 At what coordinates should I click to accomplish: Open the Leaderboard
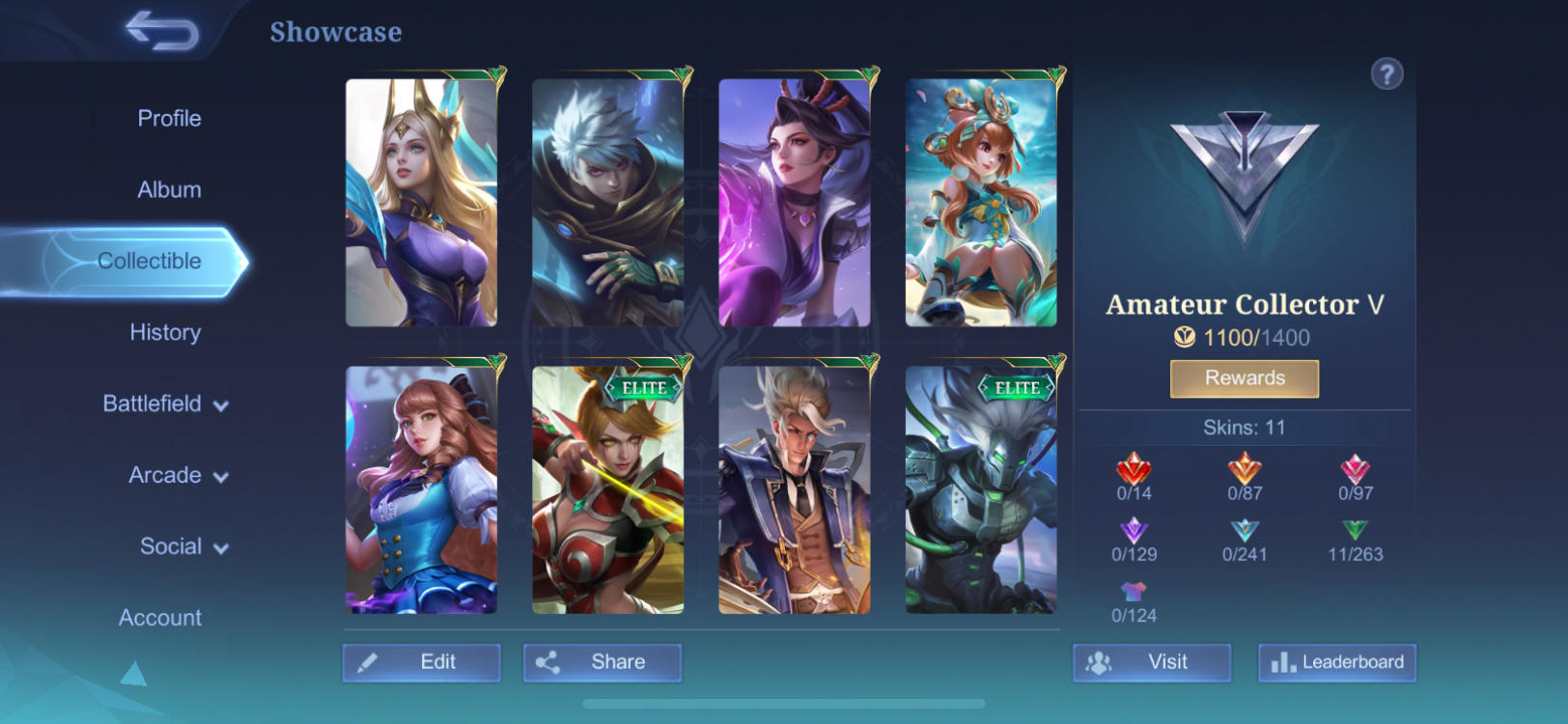tap(1337, 662)
